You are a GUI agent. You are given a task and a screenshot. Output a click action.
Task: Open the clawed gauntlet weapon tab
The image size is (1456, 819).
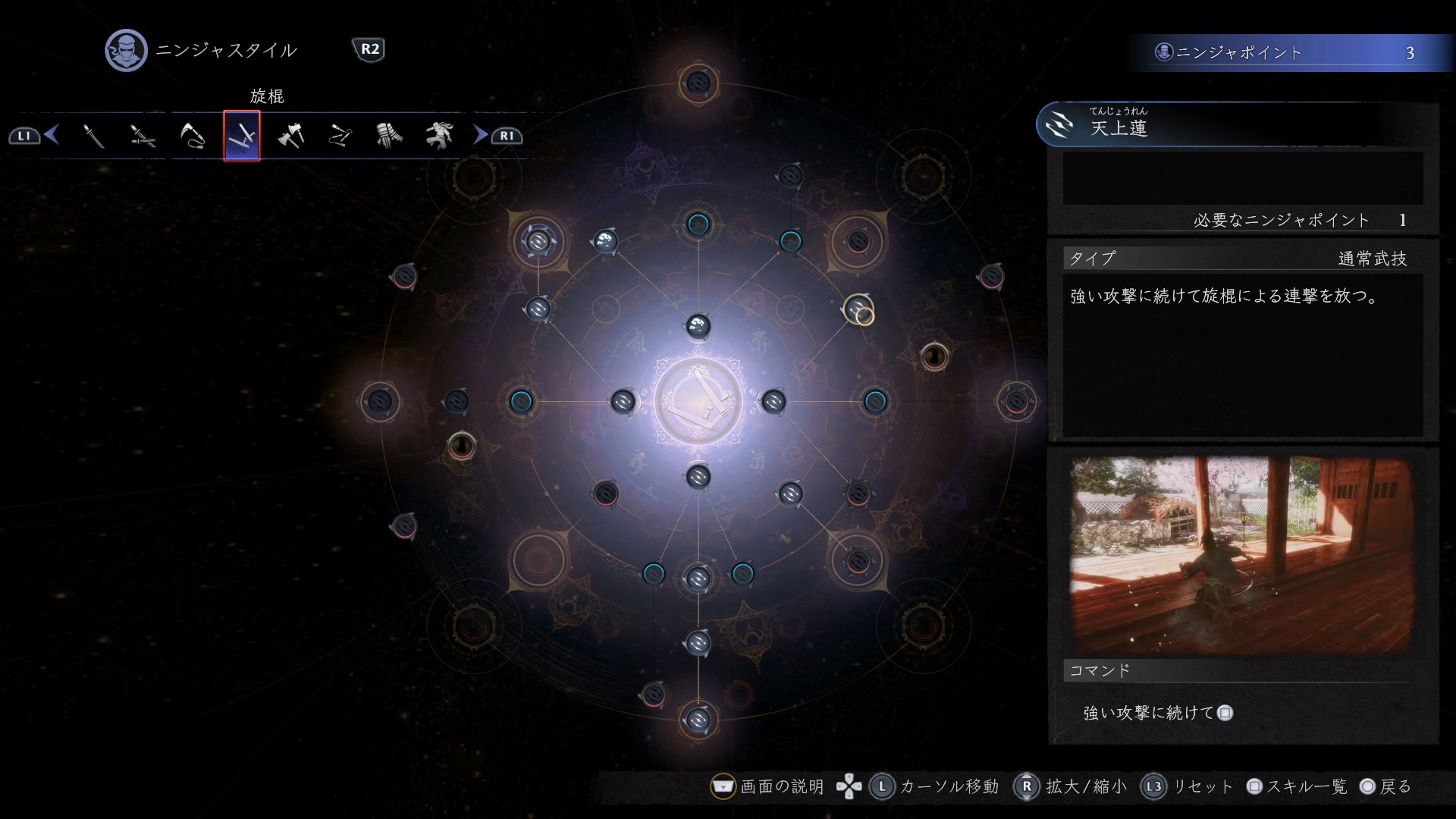pos(390,136)
